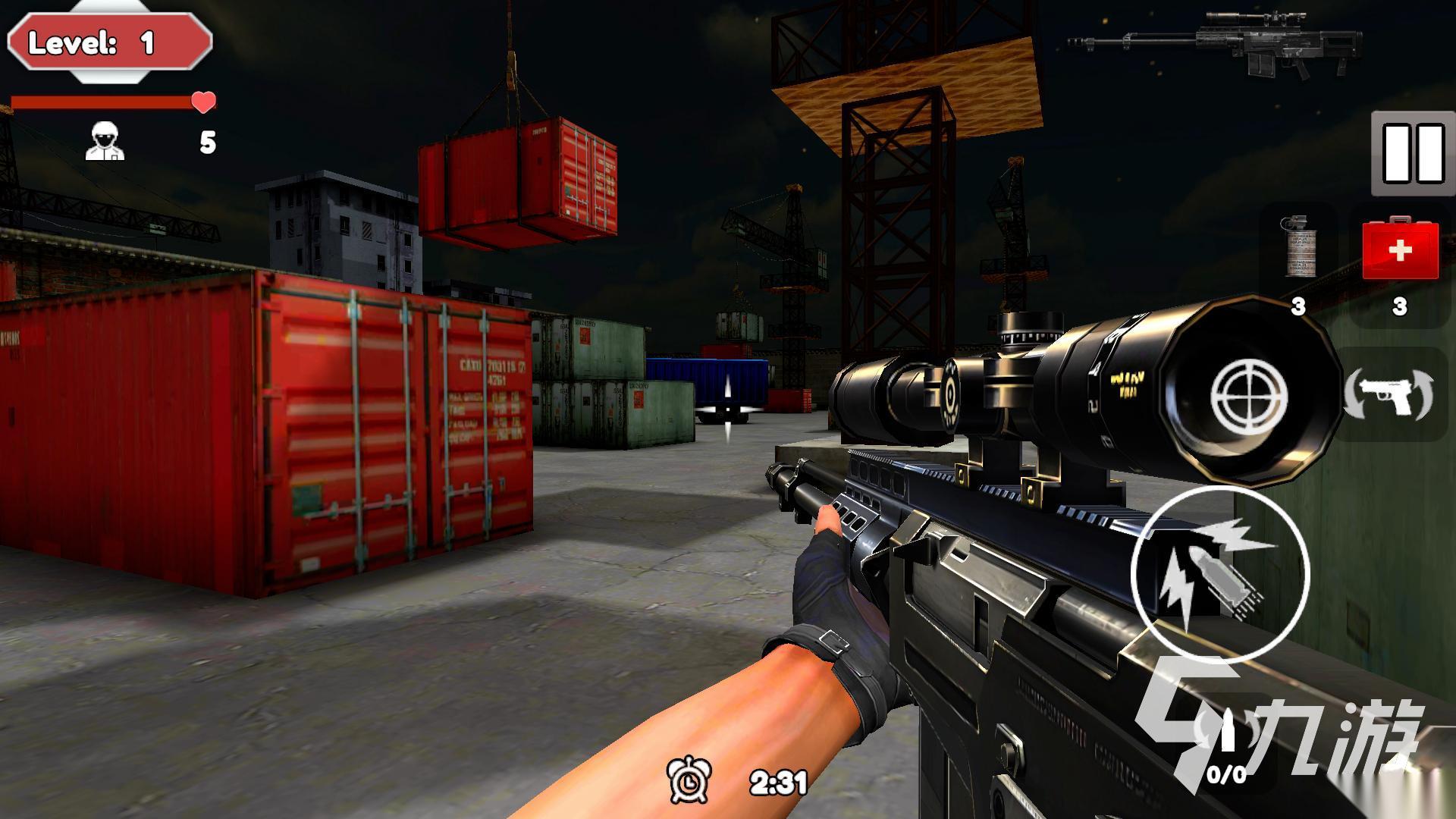1456x819 pixels.
Task: Use the red medkit
Action: [x=1400, y=250]
